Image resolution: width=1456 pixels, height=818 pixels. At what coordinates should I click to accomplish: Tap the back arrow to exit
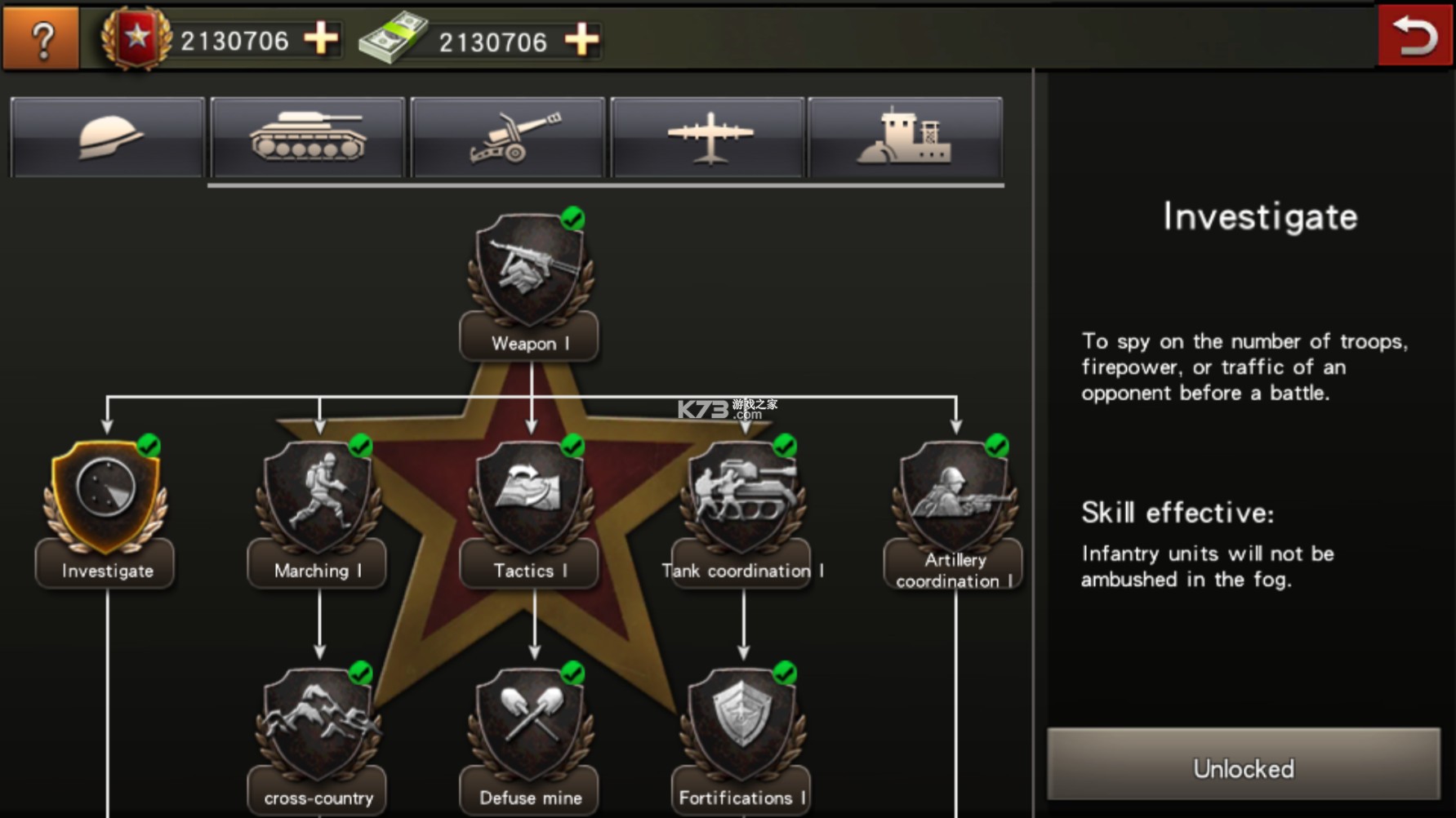pyautogui.click(x=1414, y=36)
